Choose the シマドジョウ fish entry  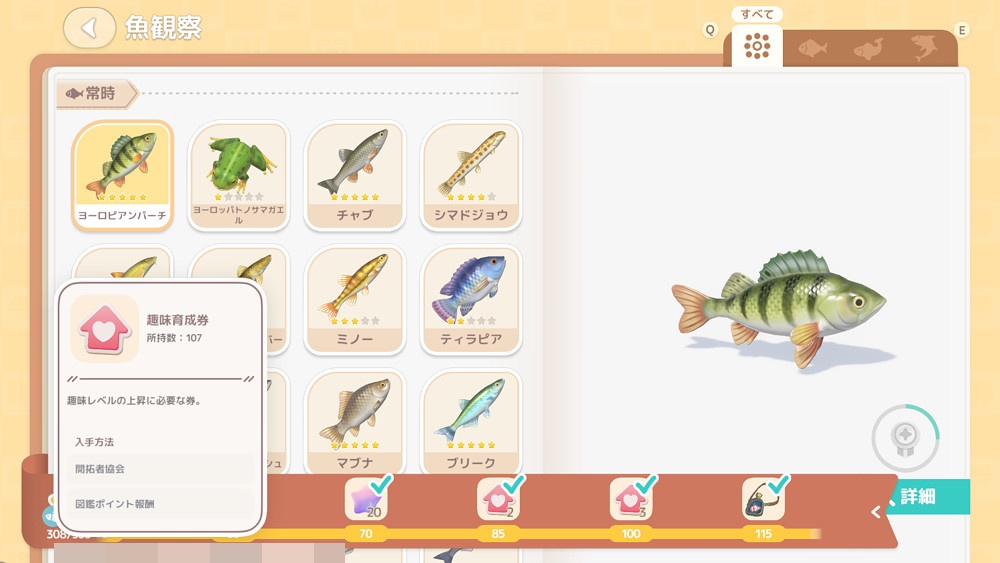(x=471, y=176)
